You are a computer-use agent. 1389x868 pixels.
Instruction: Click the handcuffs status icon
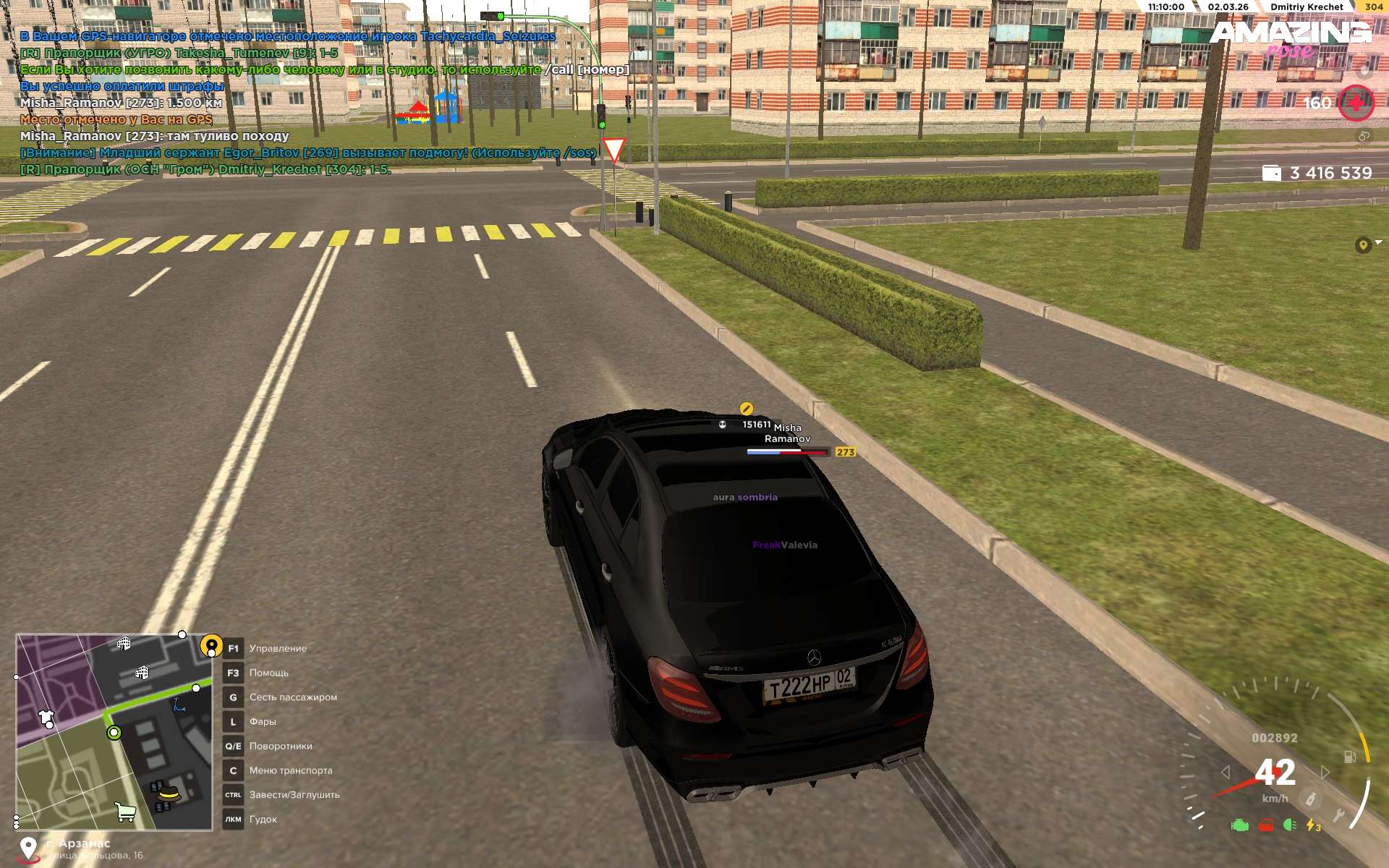coord(1364,136)
